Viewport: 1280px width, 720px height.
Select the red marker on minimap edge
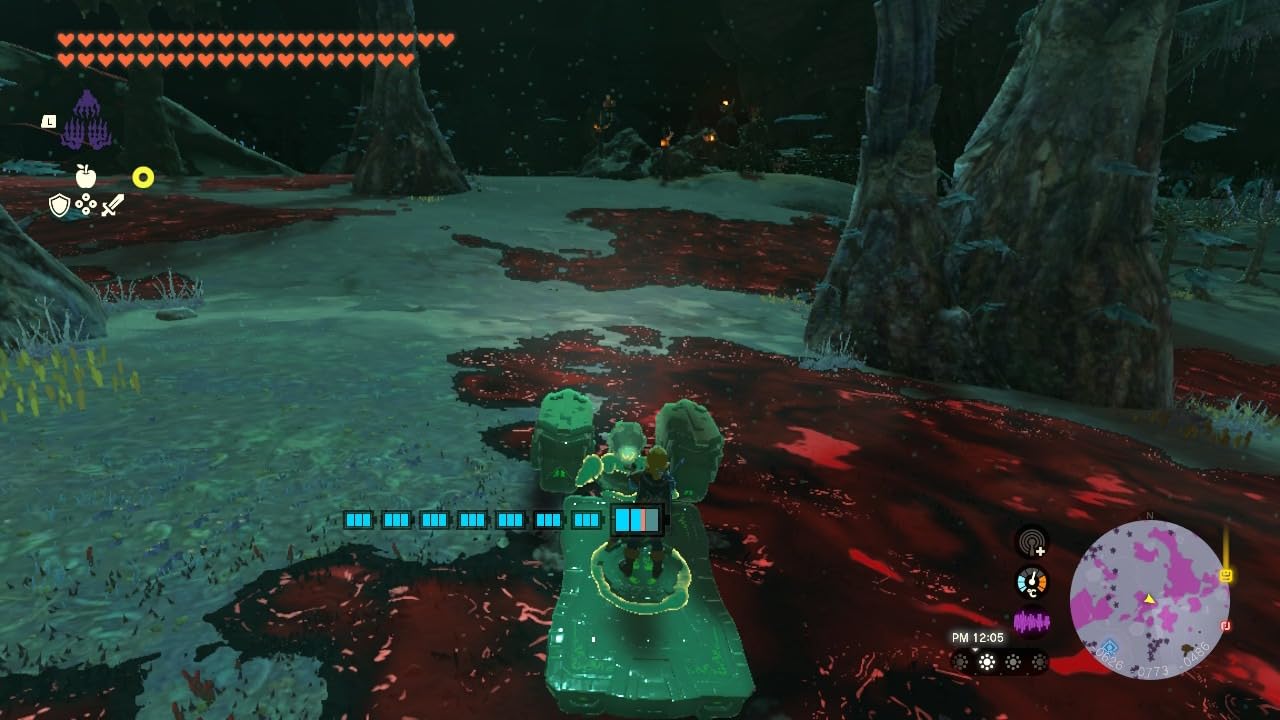pos(1224,626)
